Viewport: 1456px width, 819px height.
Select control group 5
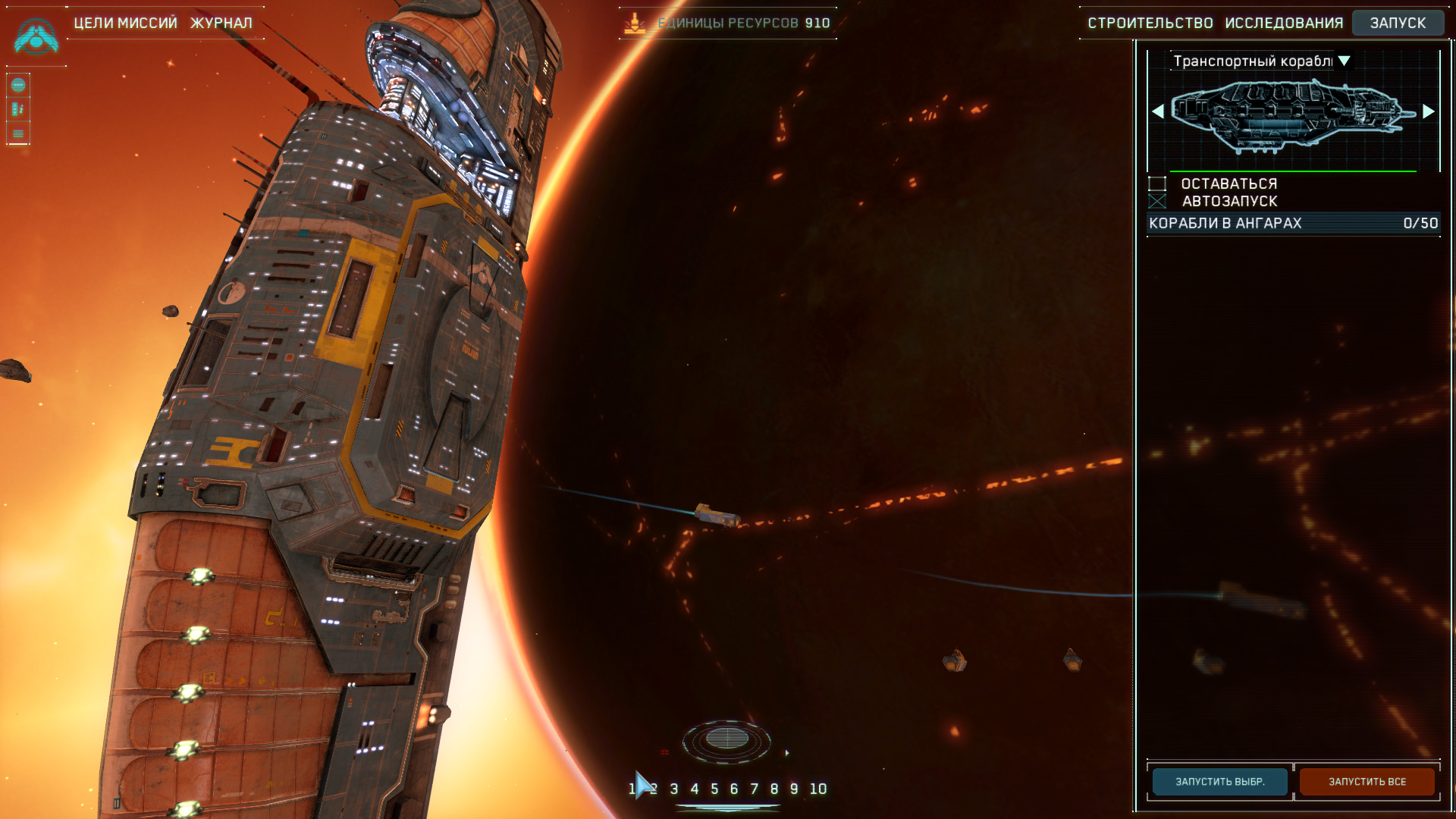714,789
